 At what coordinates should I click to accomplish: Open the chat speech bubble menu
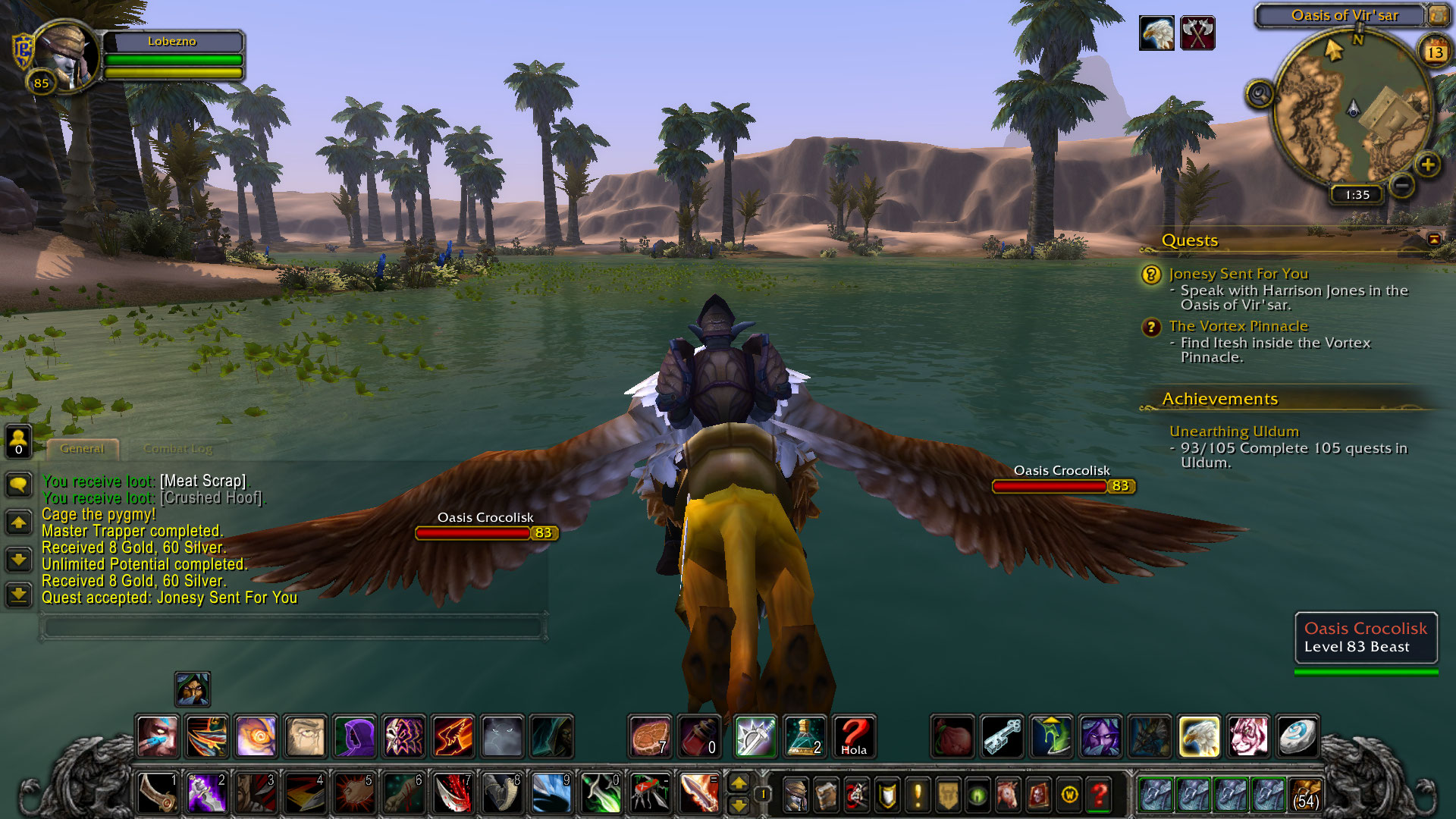tap(19, 484)
